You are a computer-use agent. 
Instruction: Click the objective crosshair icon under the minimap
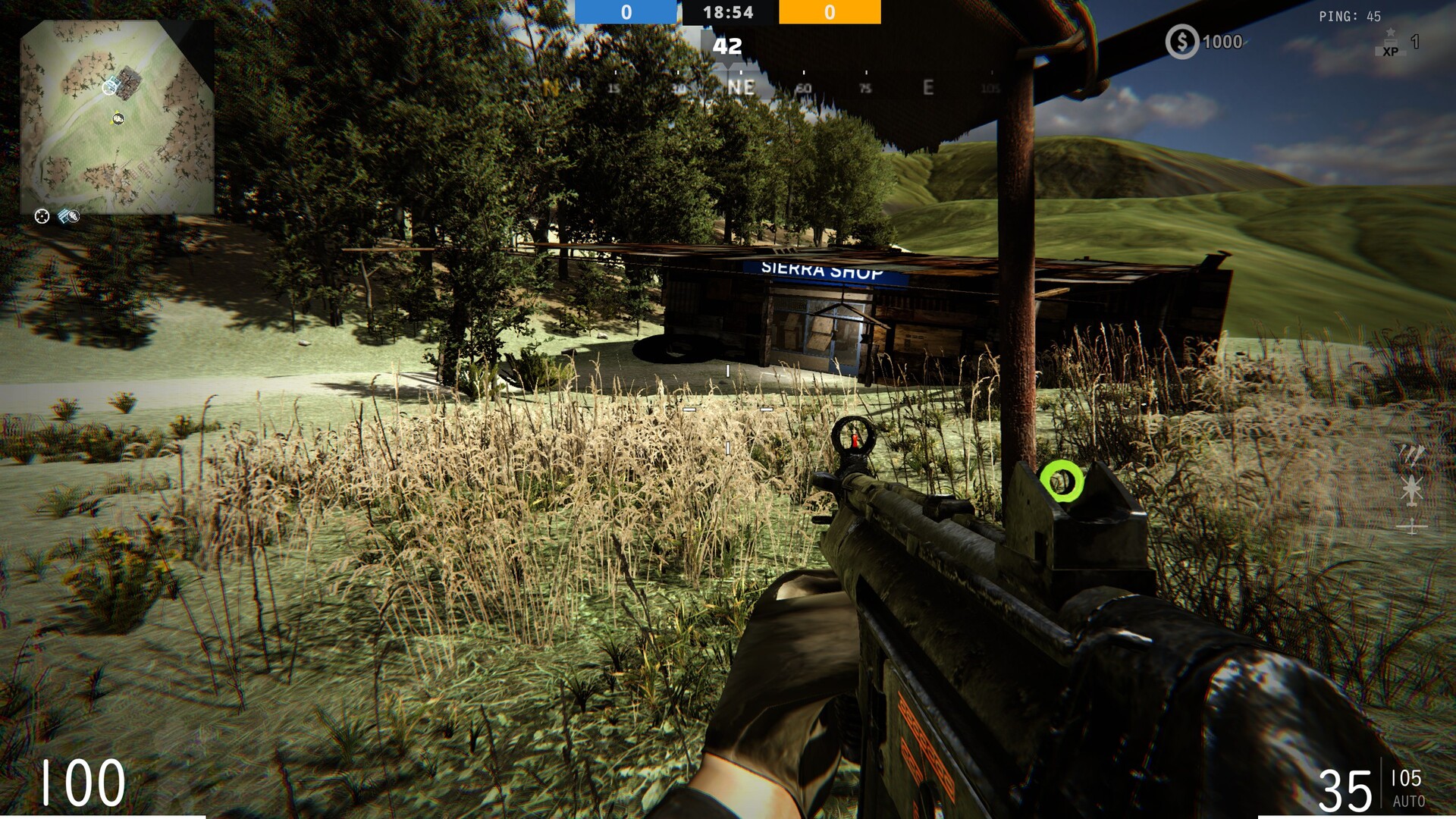pyautogui.click(x=42, y=216)
